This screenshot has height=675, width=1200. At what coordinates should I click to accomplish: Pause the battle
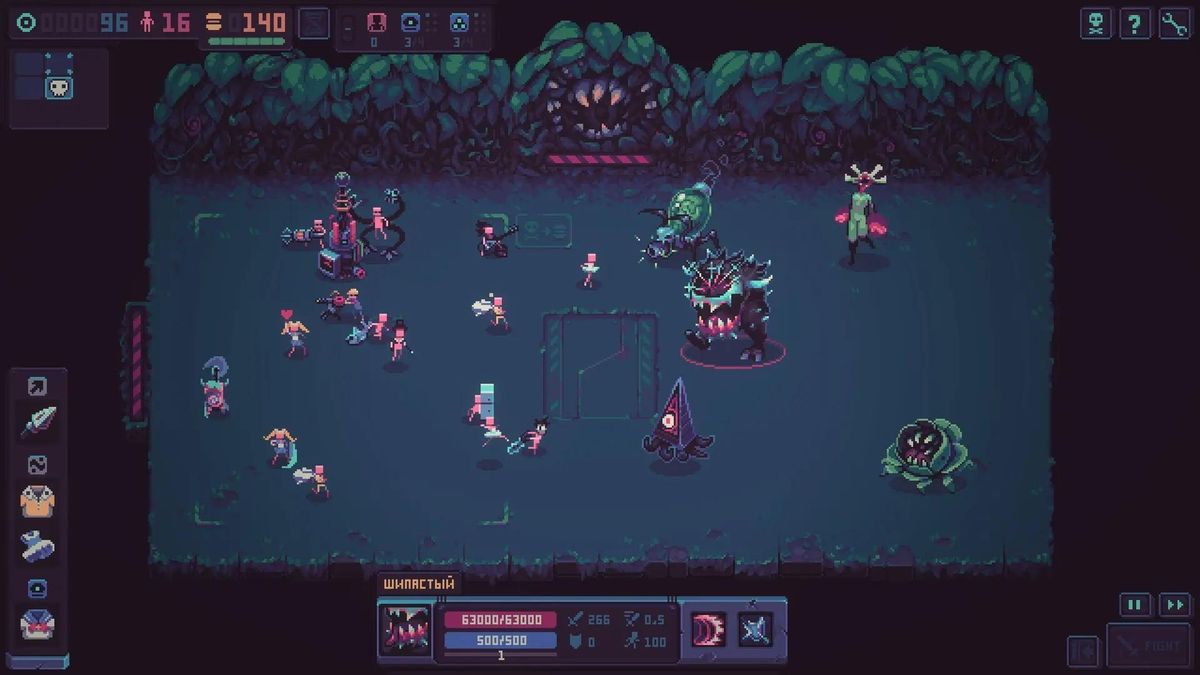(1135, 604)
